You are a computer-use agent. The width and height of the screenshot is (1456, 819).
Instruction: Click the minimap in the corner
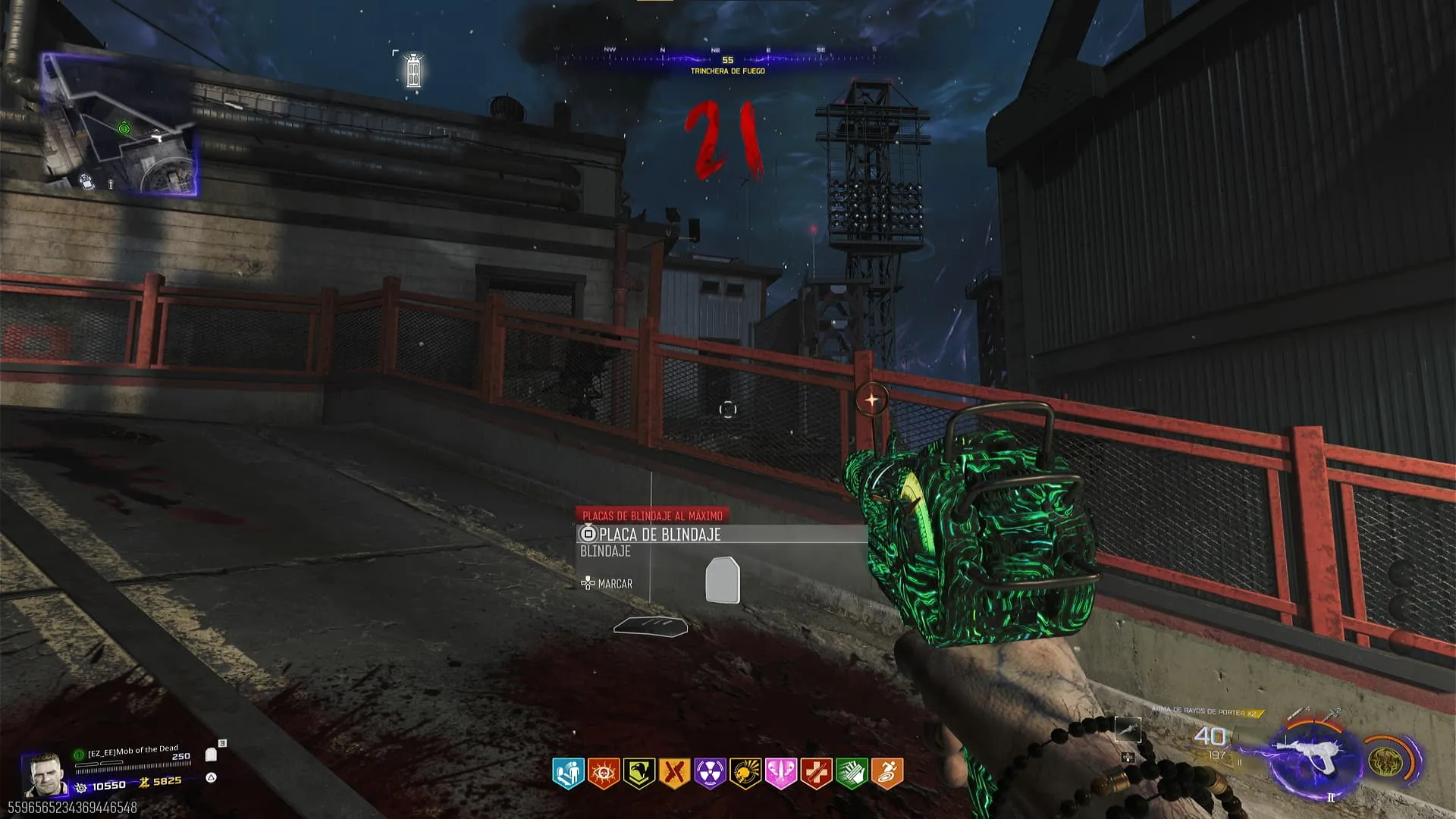tap(119, 125)
